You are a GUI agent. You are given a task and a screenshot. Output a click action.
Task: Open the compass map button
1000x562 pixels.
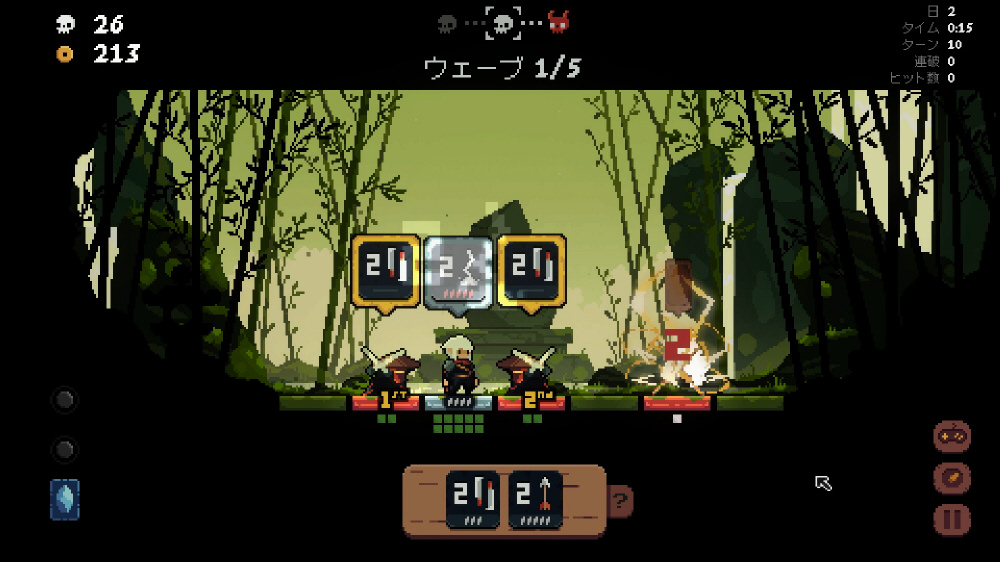click(951, 478)
